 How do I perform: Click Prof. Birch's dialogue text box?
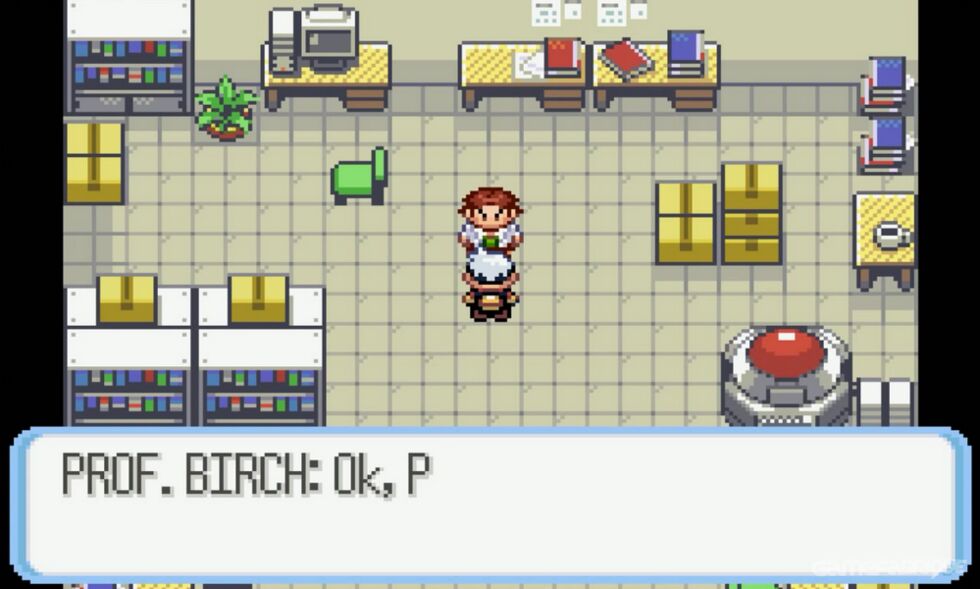pos(490,504)
